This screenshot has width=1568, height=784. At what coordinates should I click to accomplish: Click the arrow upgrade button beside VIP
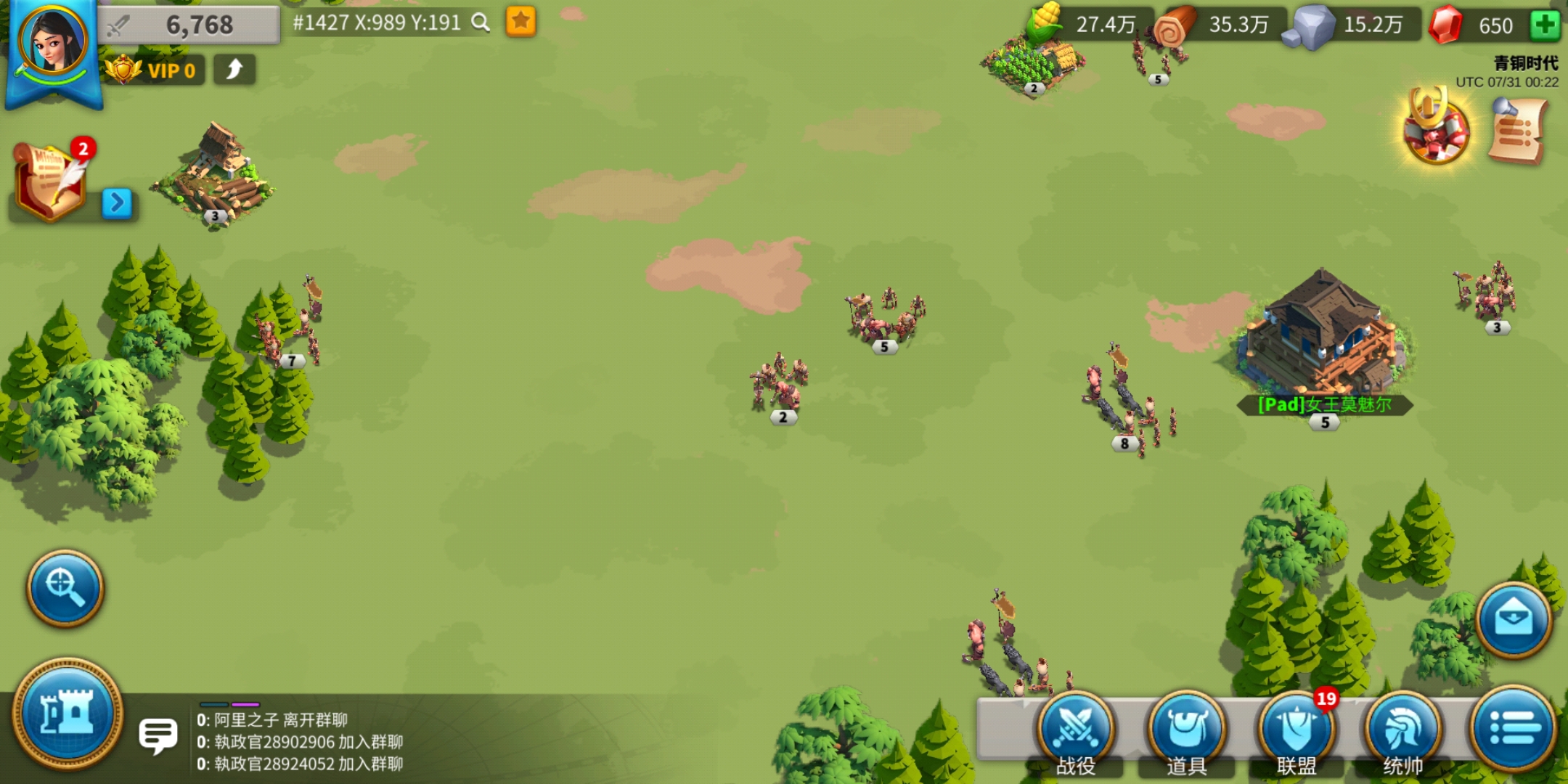tap(234, 70)
